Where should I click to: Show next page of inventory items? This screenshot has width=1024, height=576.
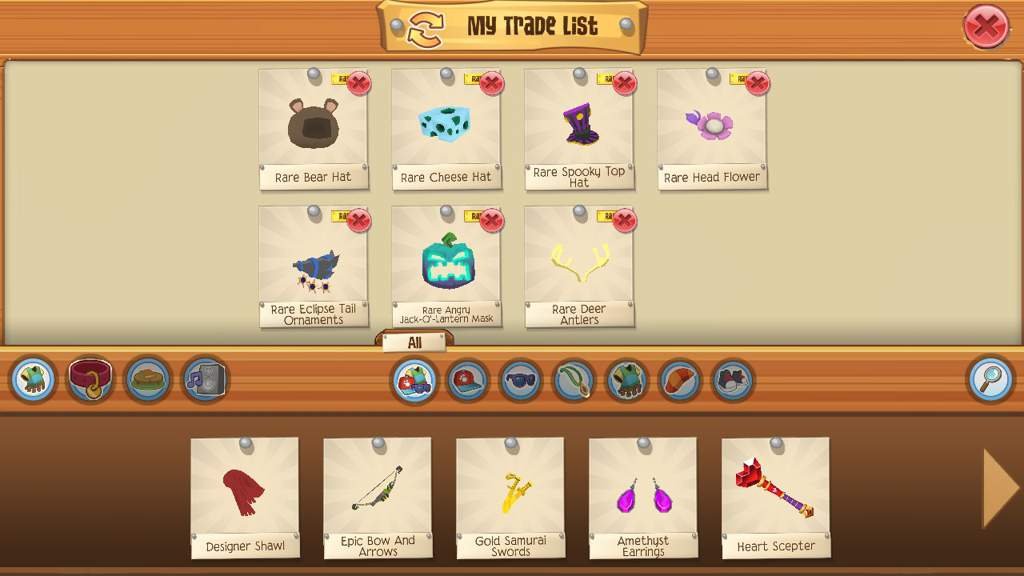(999, 488)
